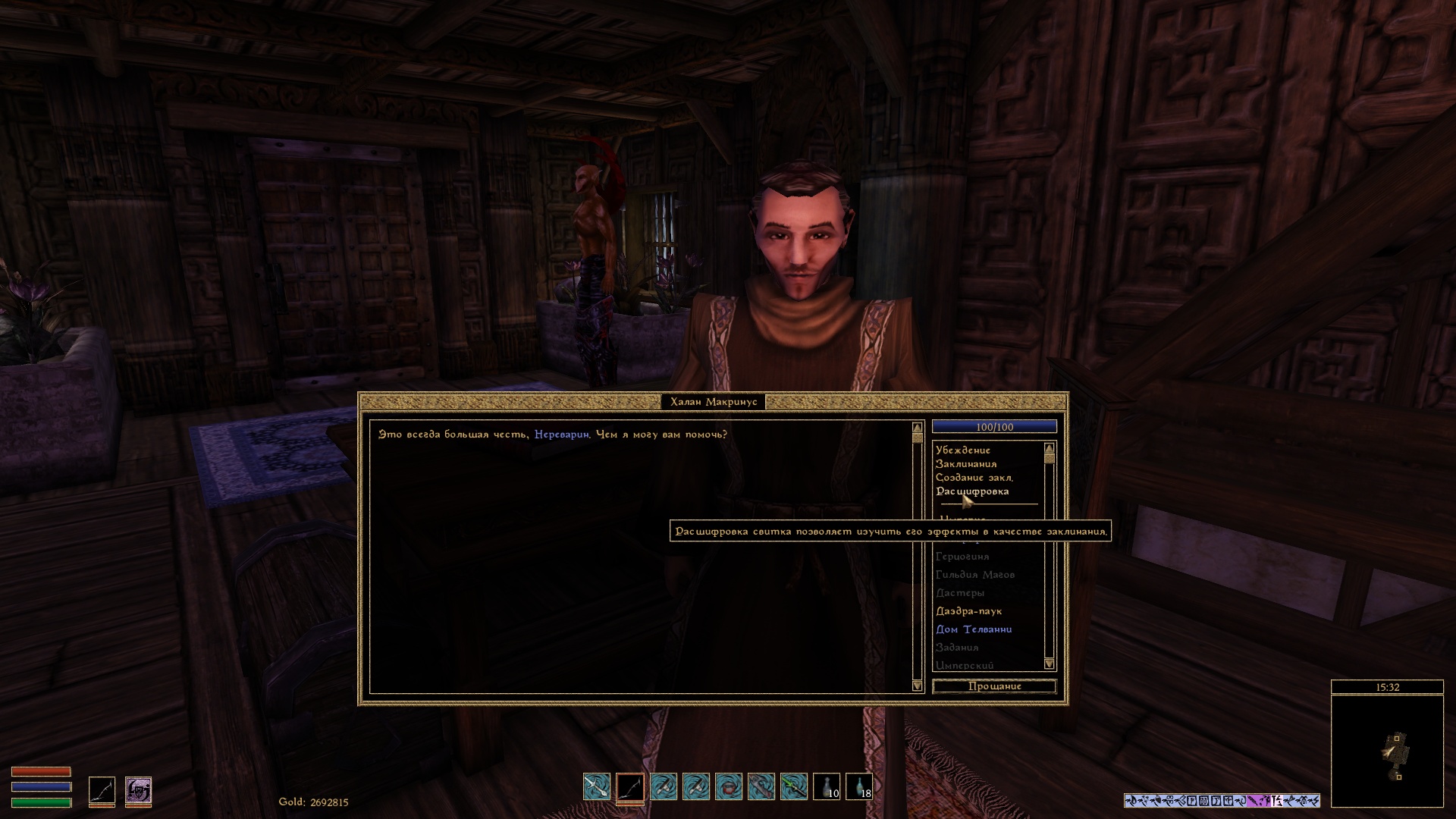Select Создание закл. spellmaking service
The image size is (1456, 819).
(x=974, y=478)
